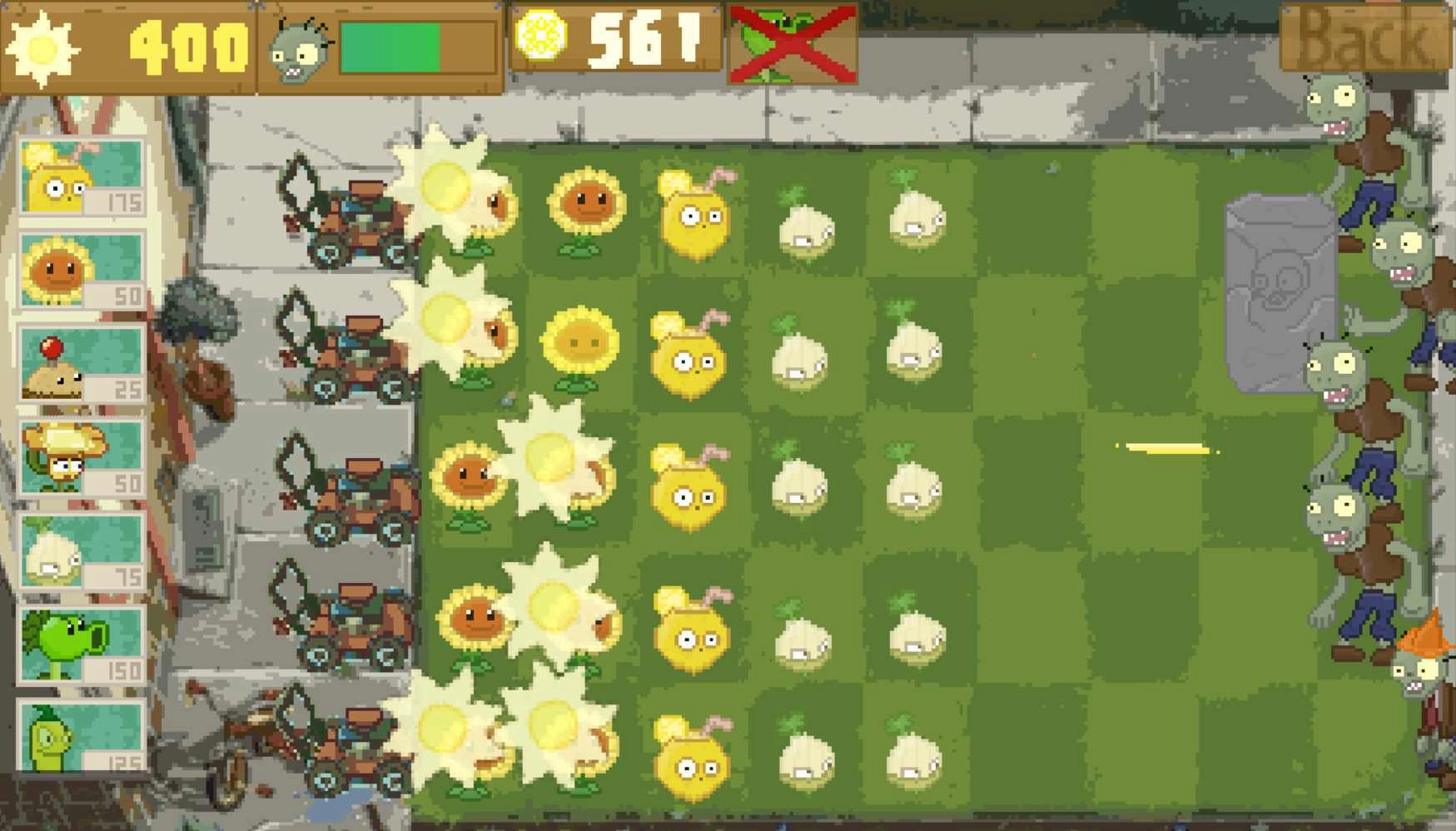Click the crossed-out plant removal tool

pos(791,46)
